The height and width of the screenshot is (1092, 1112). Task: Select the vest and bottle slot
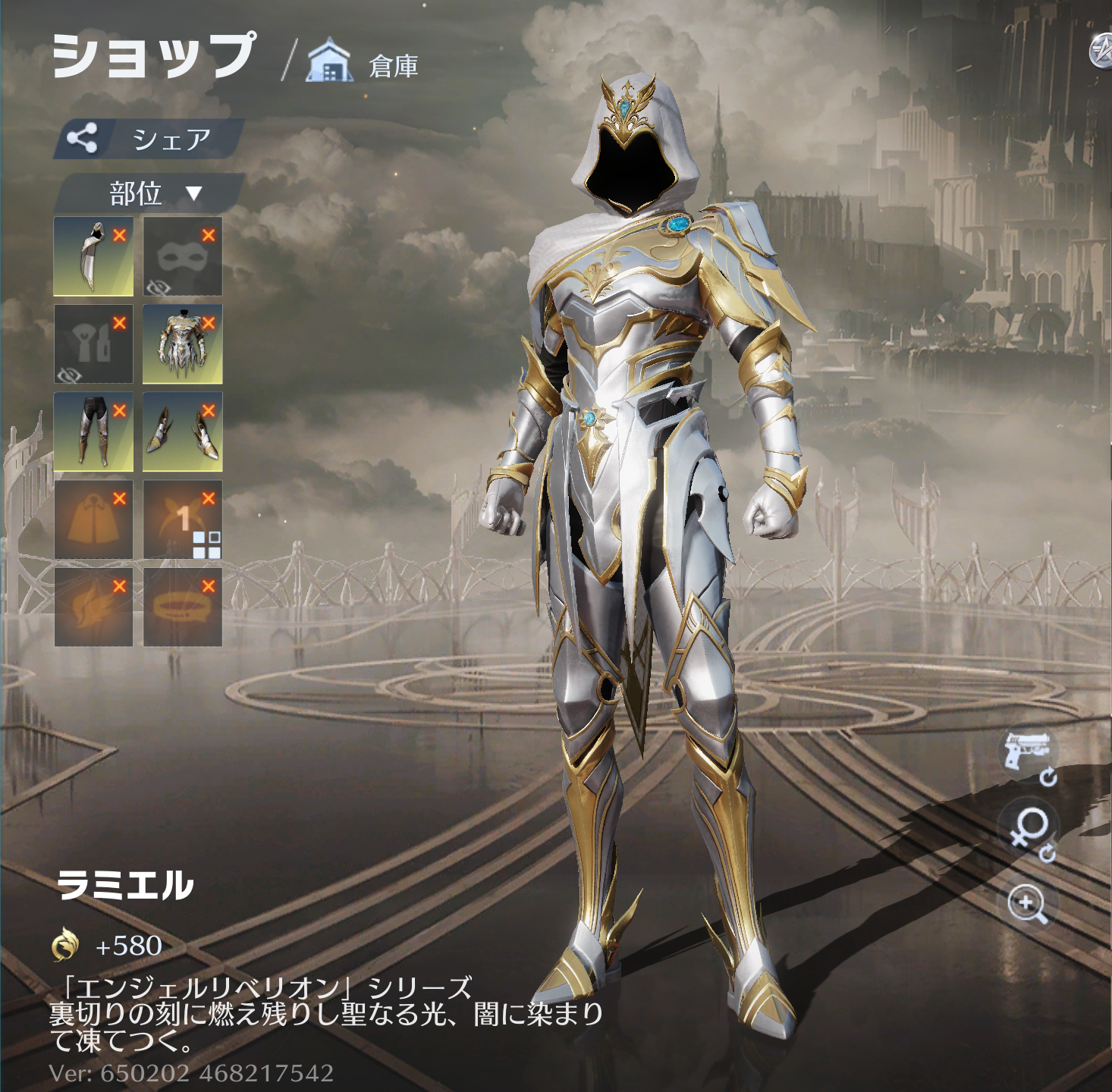click(x=93, y=344)
